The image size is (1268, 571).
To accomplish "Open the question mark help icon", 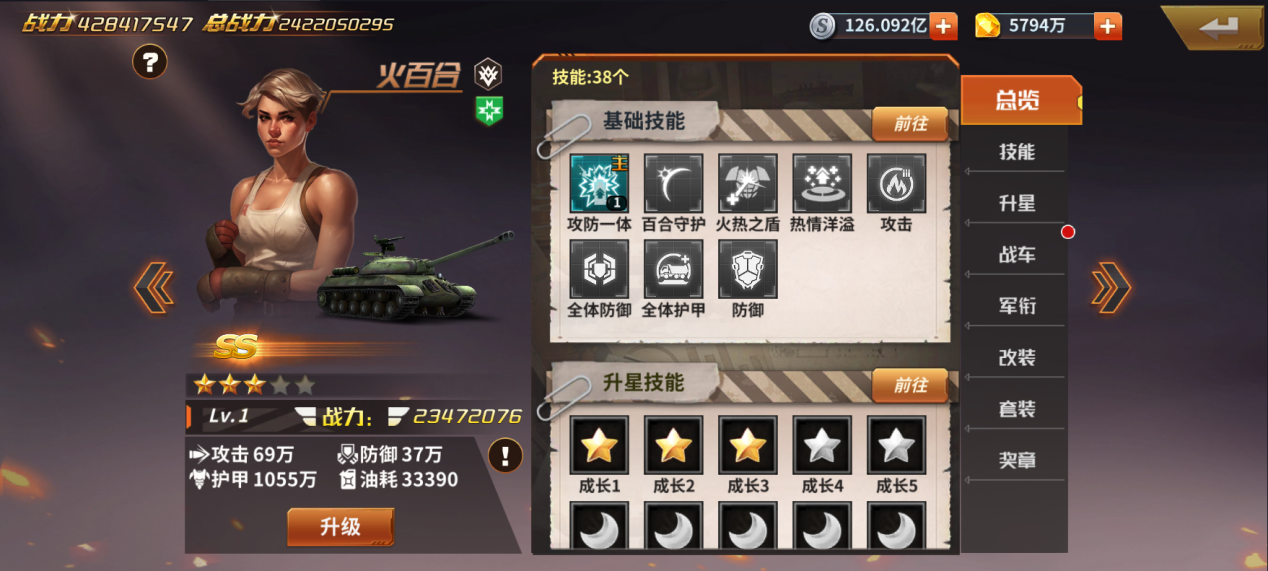I will [150, 63].
